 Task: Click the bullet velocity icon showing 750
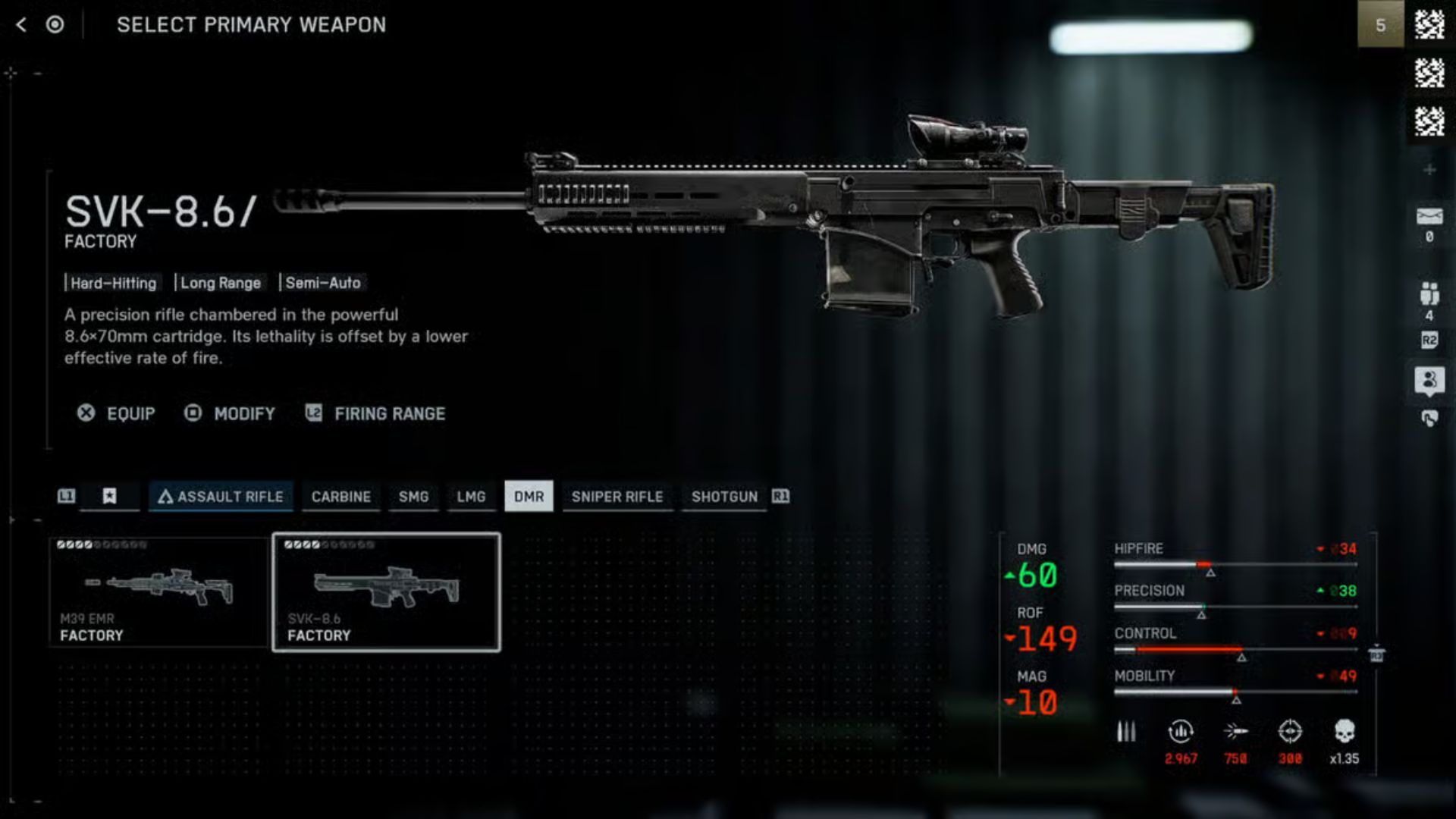tap(1236, 732)
